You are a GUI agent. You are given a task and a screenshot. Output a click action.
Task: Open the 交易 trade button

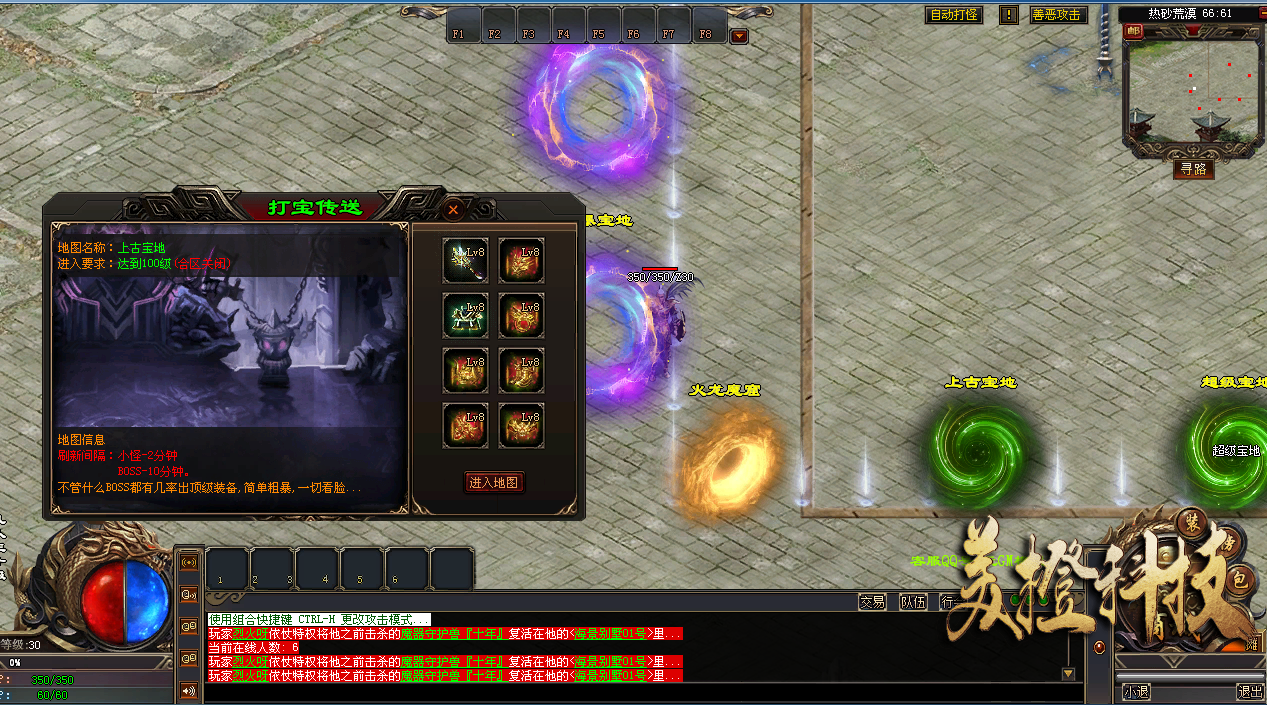click(x=872, y=602)
